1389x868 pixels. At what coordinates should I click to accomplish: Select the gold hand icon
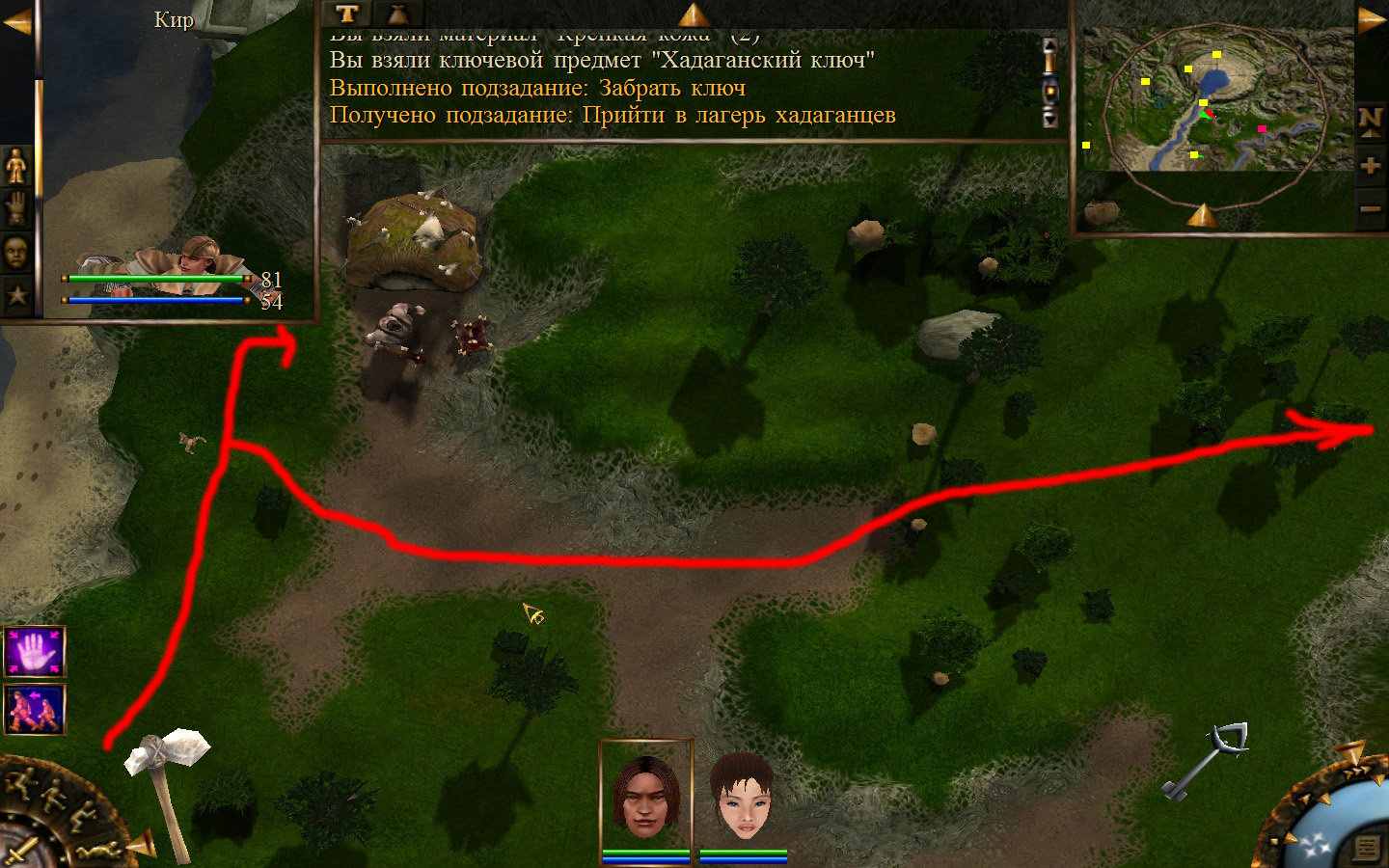pyautogui.click(x=16, y=209)
